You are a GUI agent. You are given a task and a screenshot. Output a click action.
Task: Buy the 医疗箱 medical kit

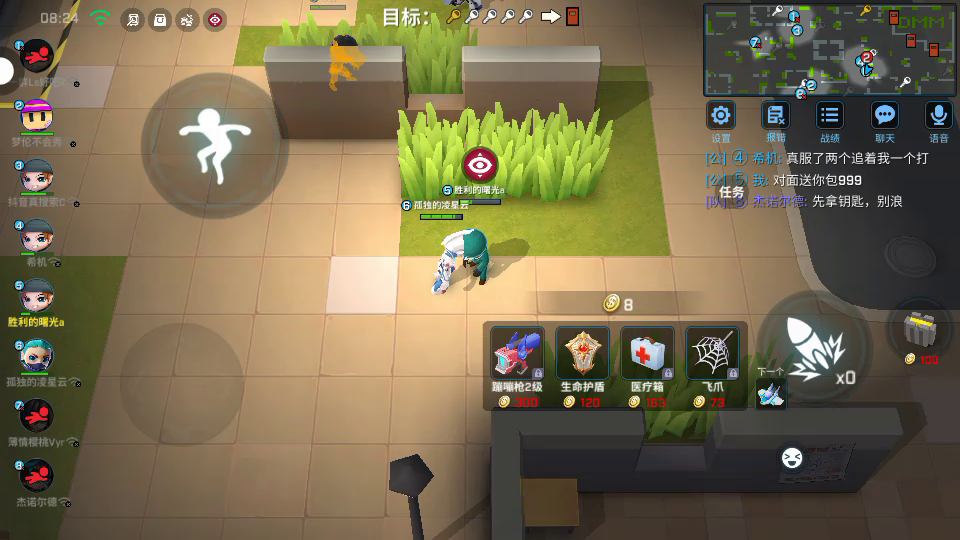pos(647,354)
